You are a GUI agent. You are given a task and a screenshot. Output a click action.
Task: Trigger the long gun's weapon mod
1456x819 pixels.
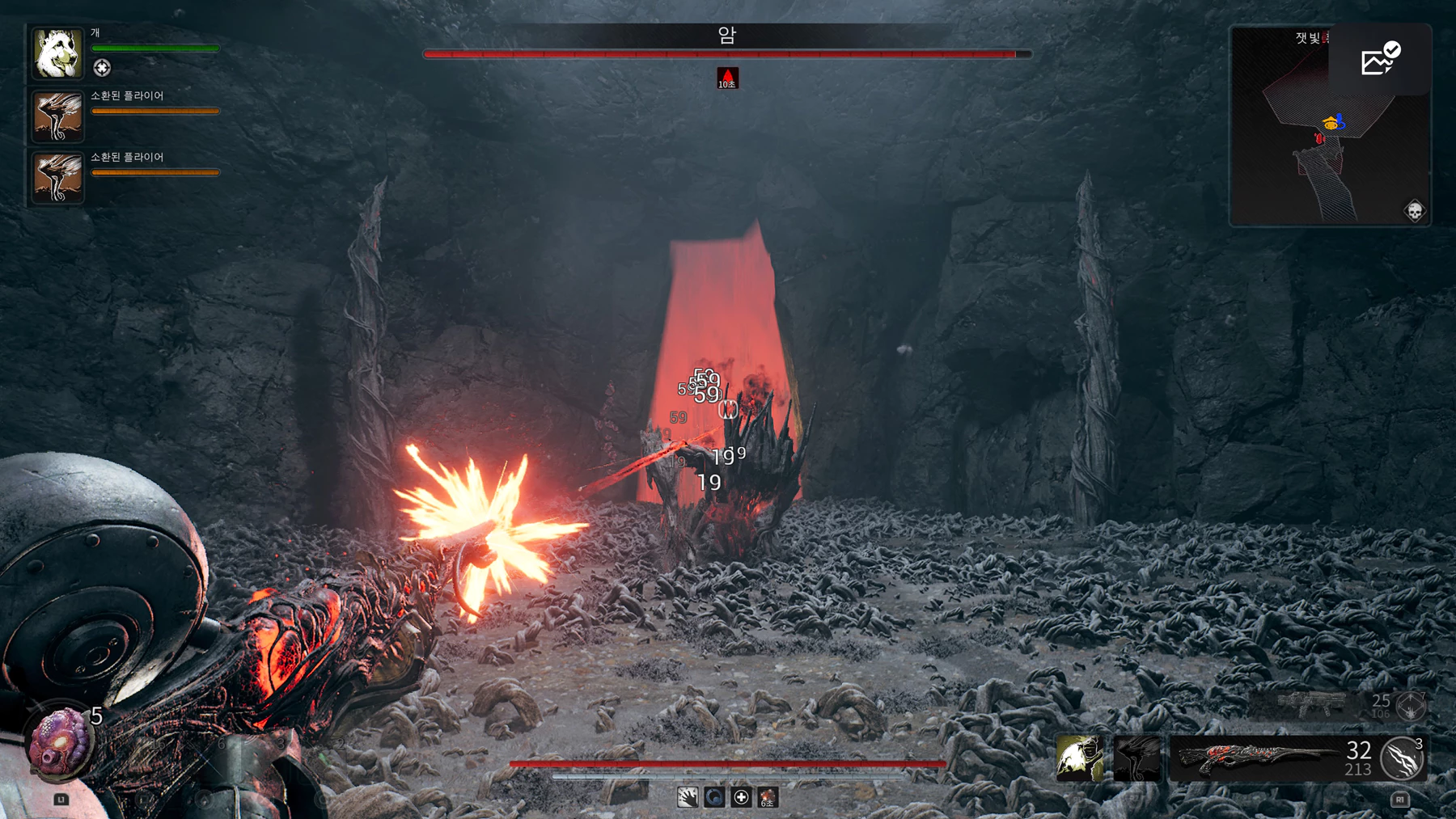pyautogui.click(x=1403, y=758)
